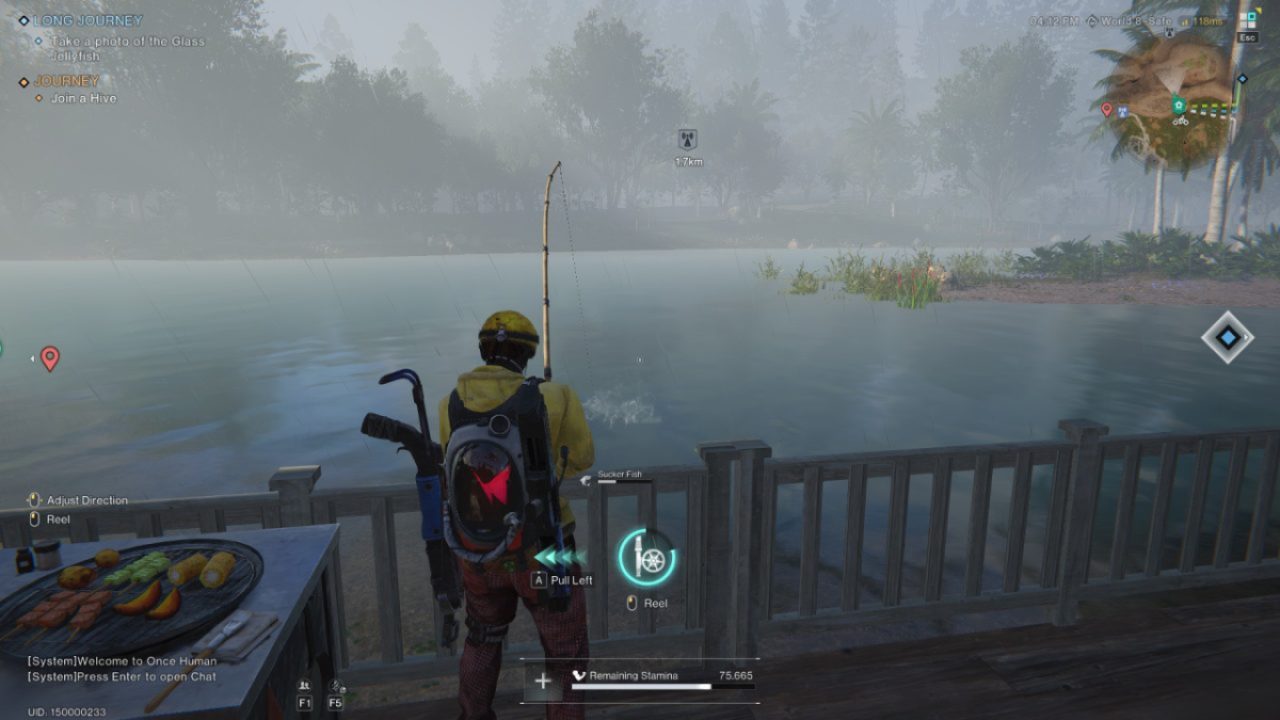
Task: Toggle the Esc menu button near the minimap
Action: point(1247,38)
